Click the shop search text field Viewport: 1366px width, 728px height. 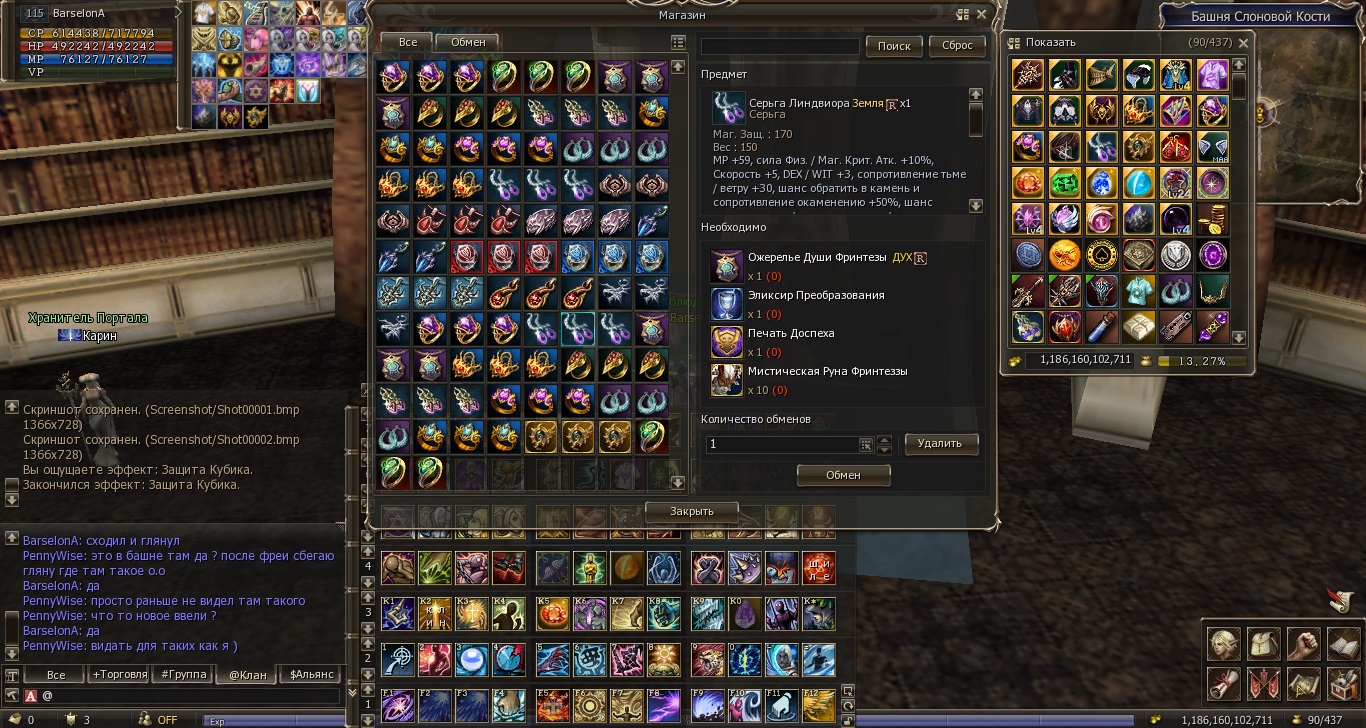point(780,46)
